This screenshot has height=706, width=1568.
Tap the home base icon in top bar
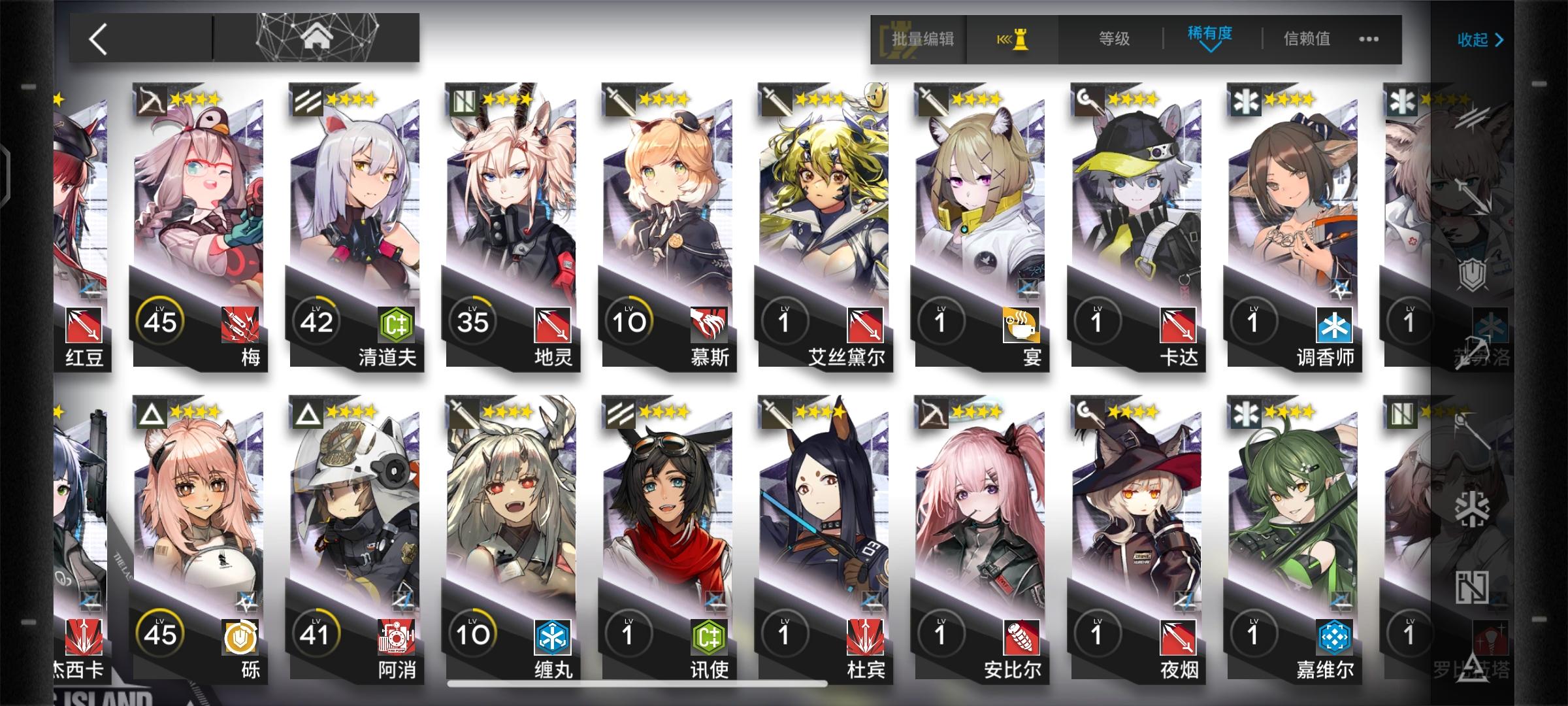(x=316, y=36)
